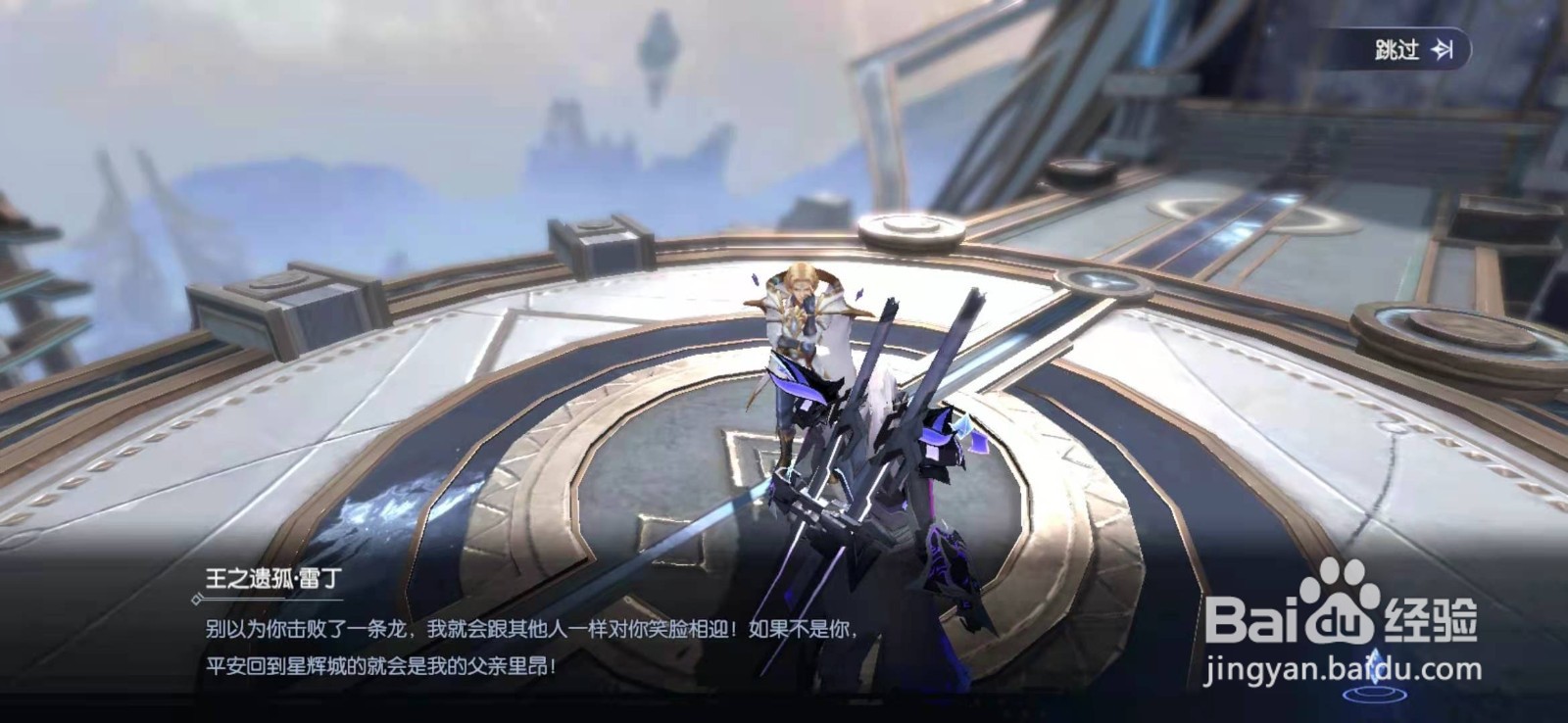Click the 经验 text in the Baidu watermark

tap(1433, 617)
